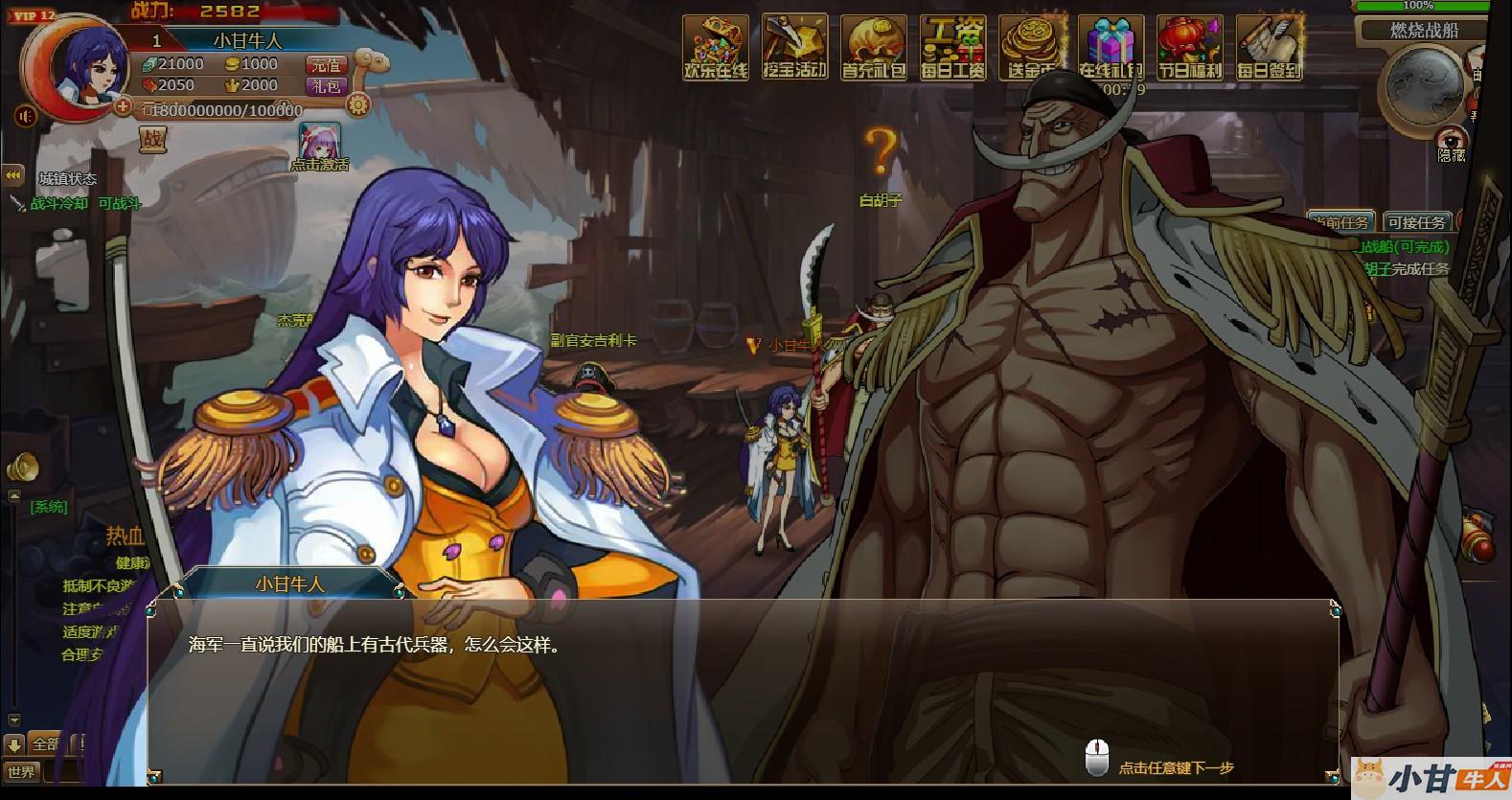Collapse the status panel with the arrow button
1512x800 pixels.
pyautogui.click(x=13, y=175)
